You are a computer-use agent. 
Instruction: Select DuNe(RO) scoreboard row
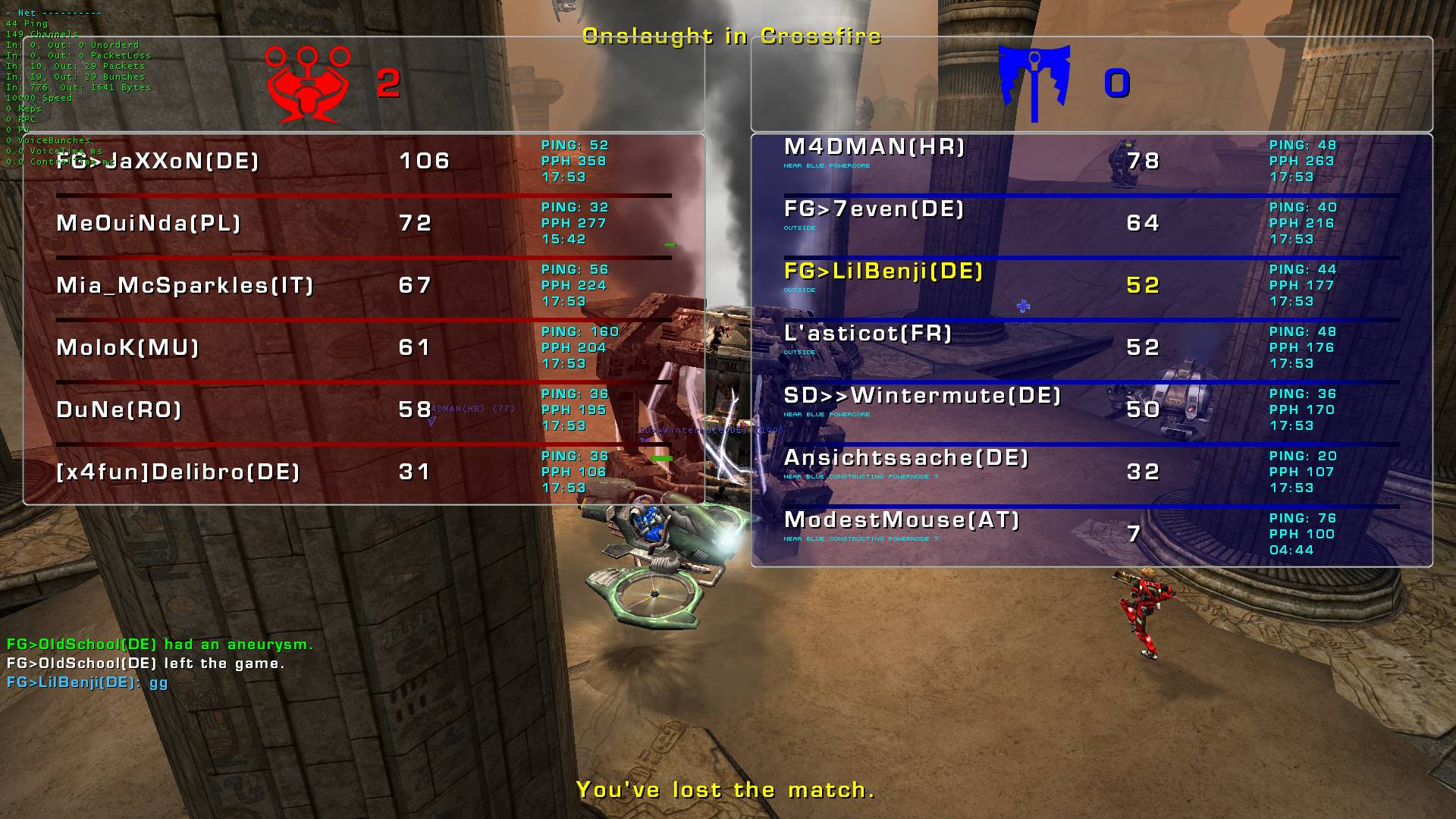coord(119,409)
